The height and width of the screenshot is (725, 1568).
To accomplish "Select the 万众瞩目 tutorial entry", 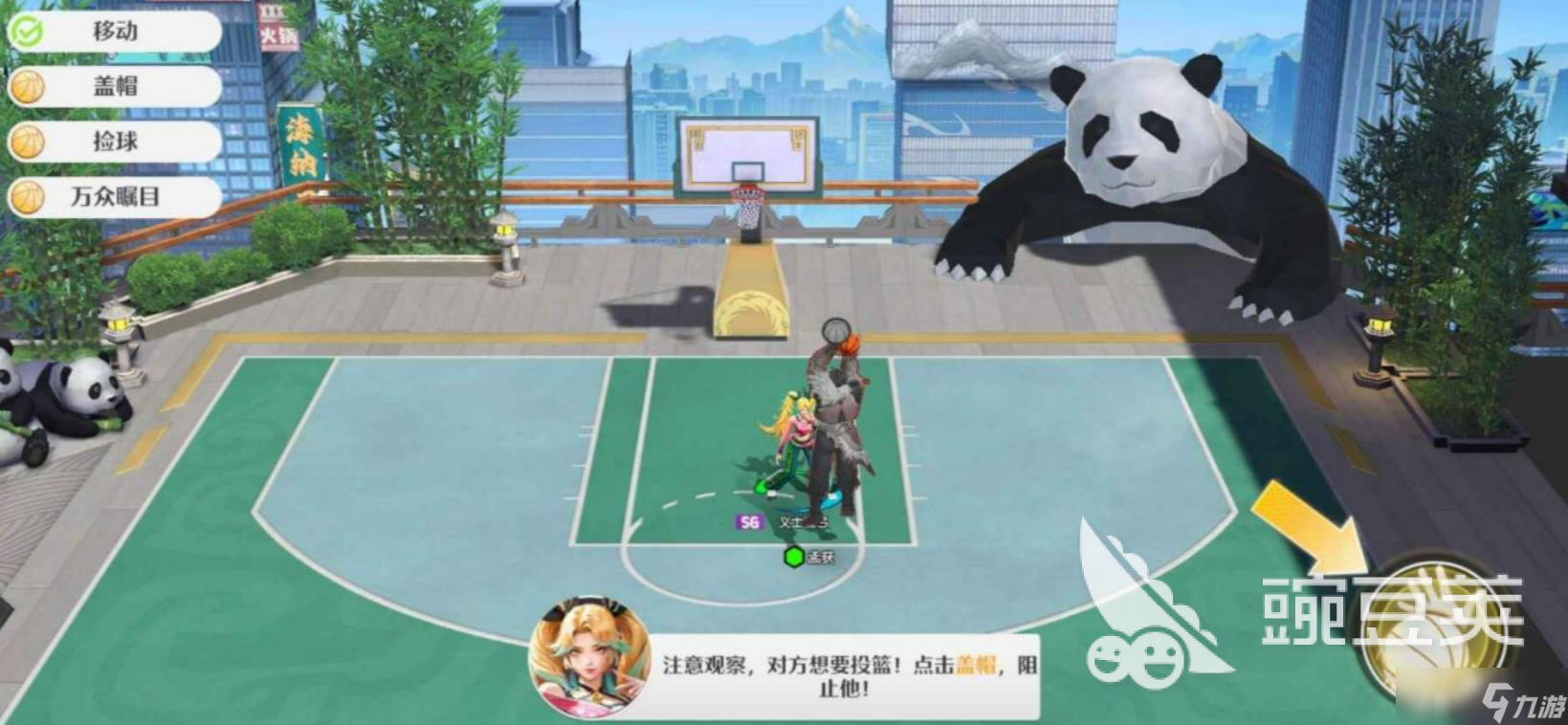I will coord(115,197).
